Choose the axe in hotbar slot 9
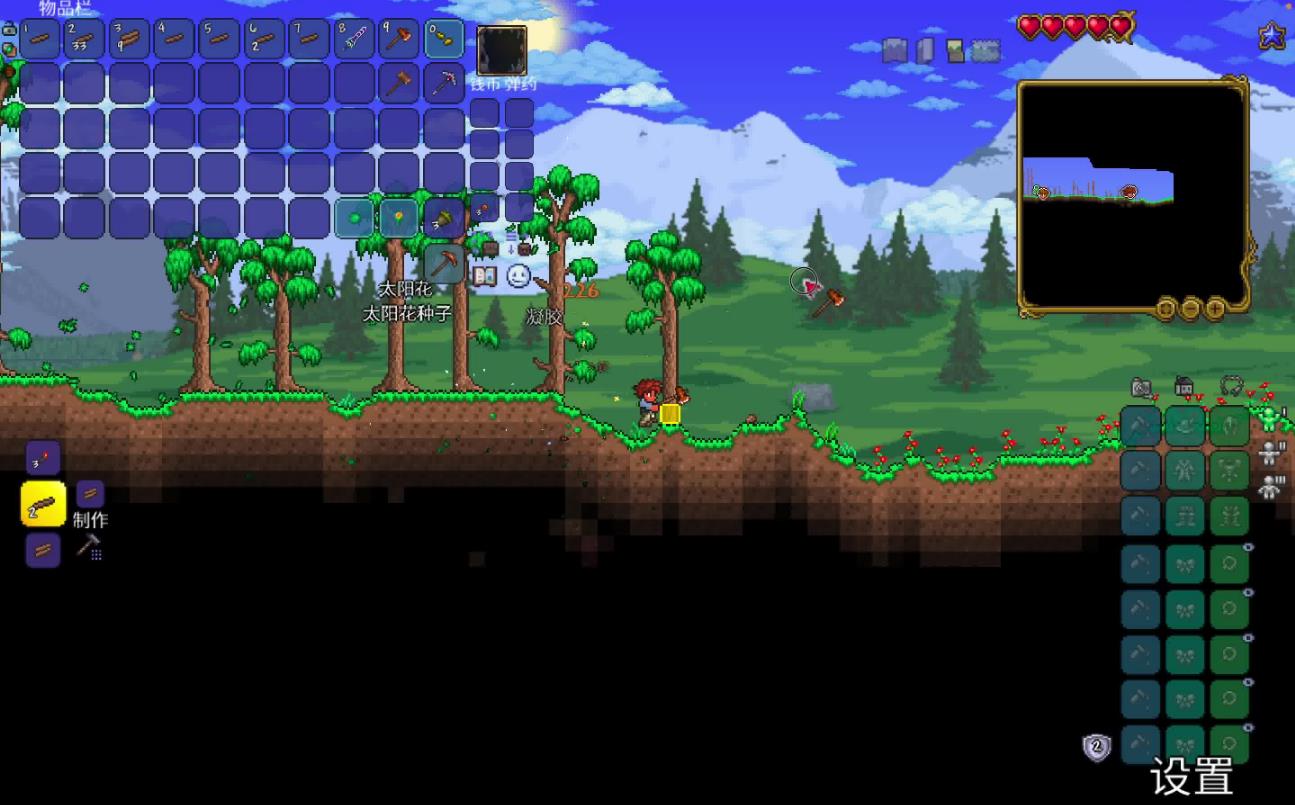Screen dimensions: 1295x805 (400, 39)
